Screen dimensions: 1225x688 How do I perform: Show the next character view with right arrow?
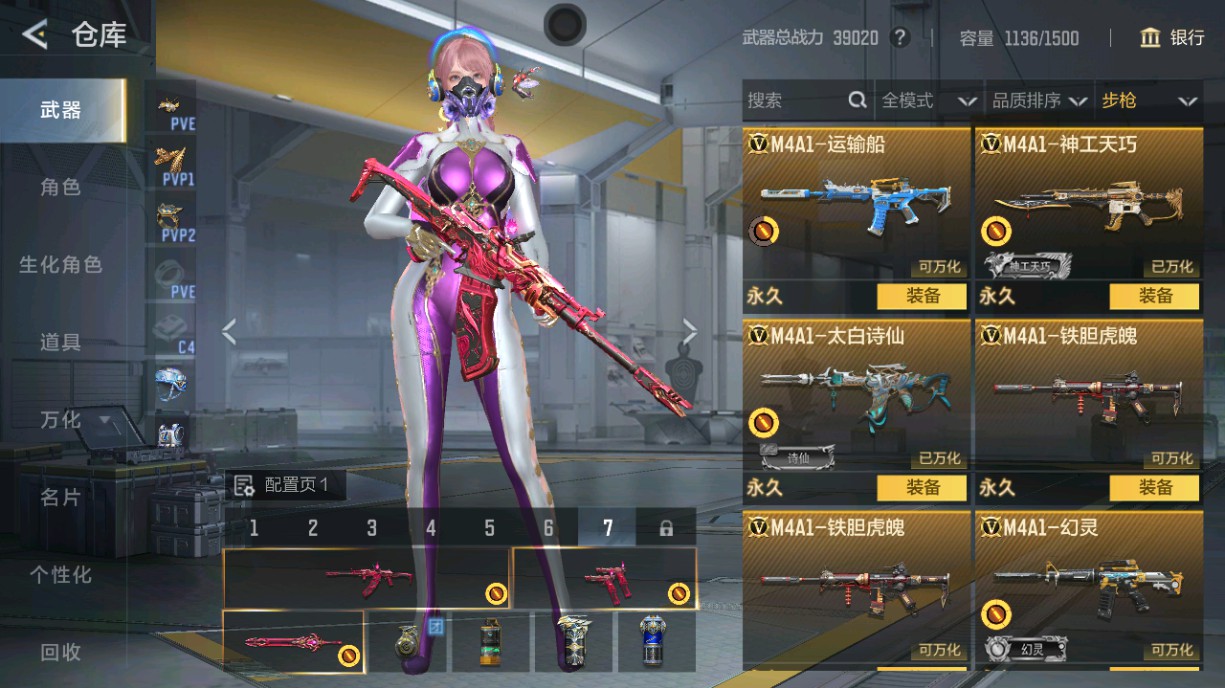[x=690, y=331]
